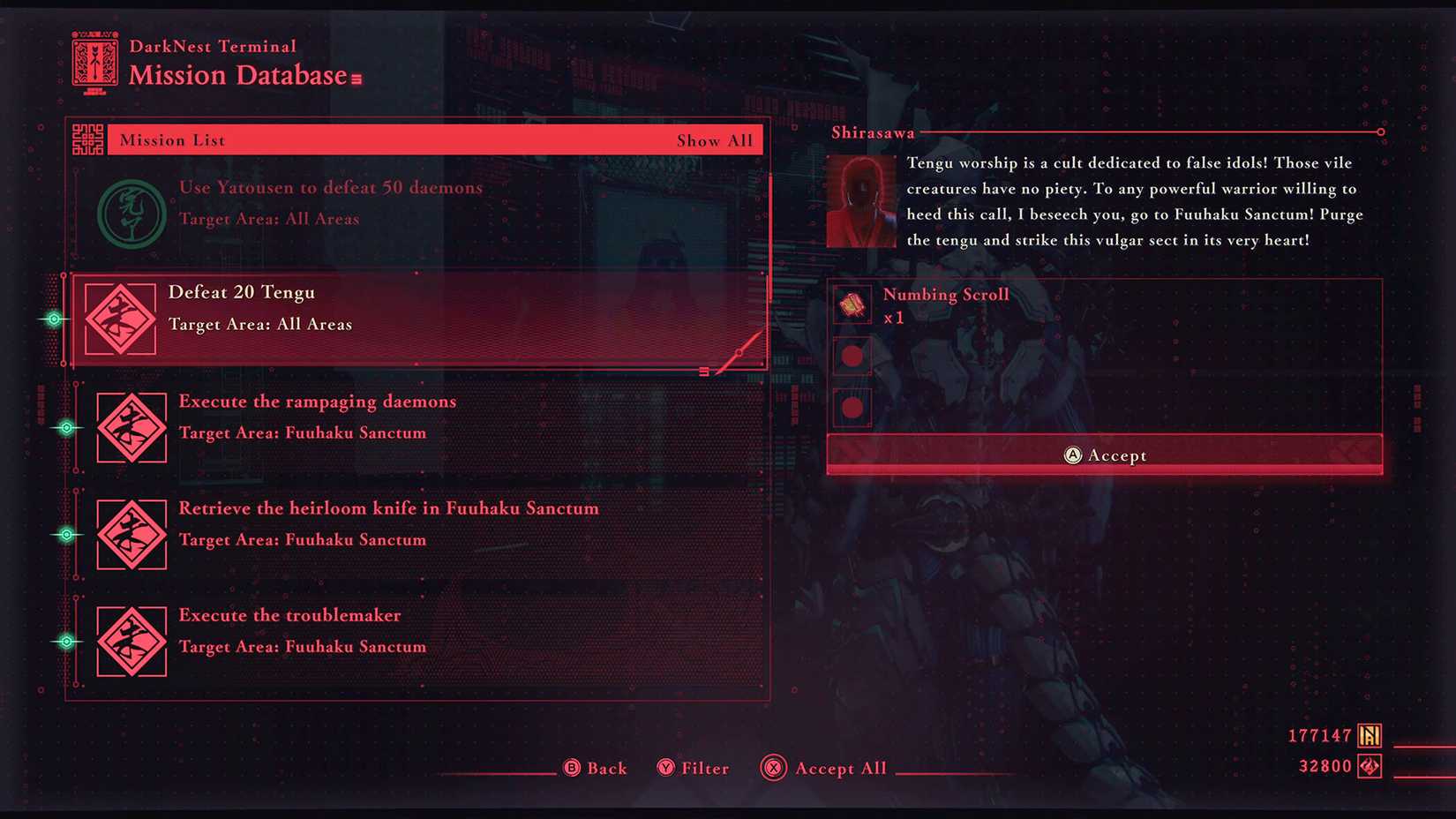Click the yellow currency icon beside 177147

point(1369,734)
